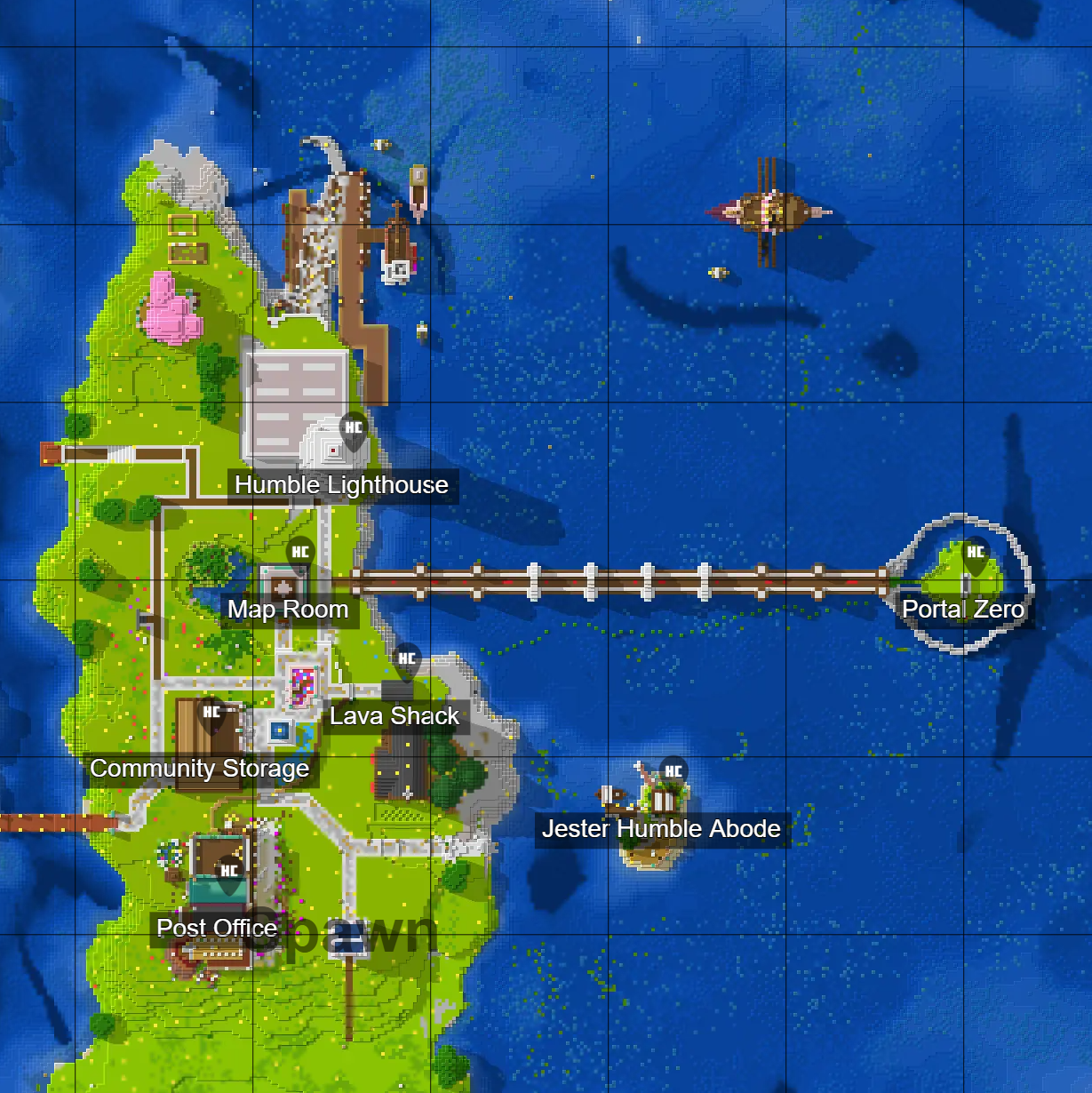Viewport: 1092px width, 1093px height.
Task: Select the Portal Zero label
Action: [963, 610]
